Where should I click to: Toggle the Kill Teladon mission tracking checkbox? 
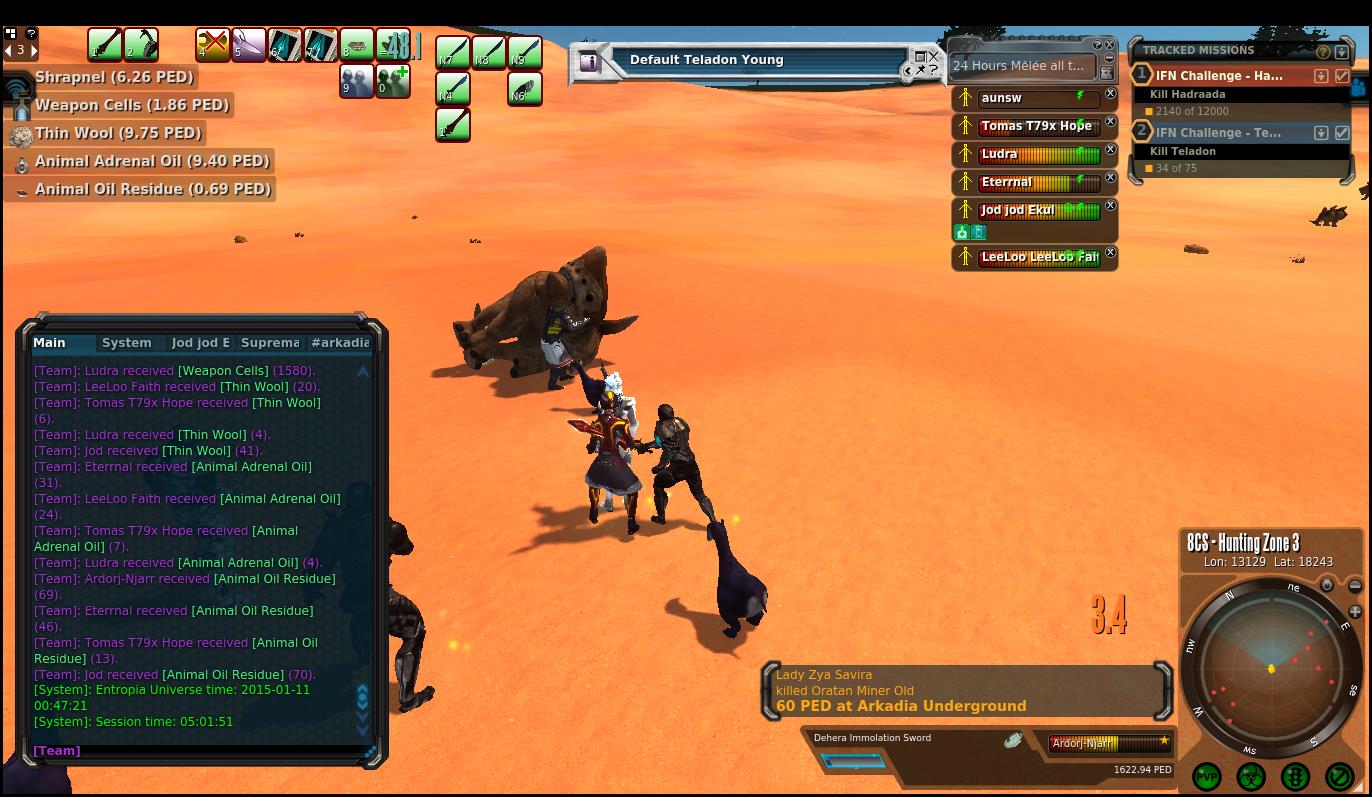point(1342,133)
